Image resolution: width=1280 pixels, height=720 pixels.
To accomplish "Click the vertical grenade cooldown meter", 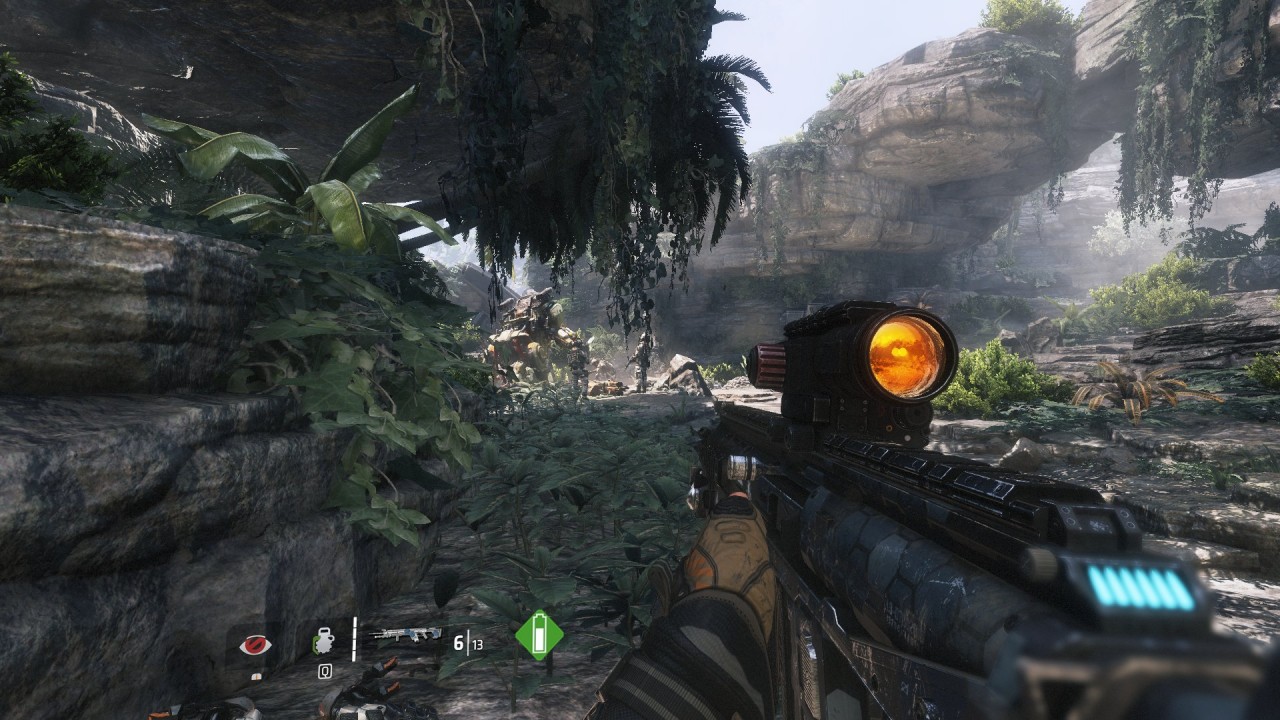I will pyautogui.click(x=353, y=637).
